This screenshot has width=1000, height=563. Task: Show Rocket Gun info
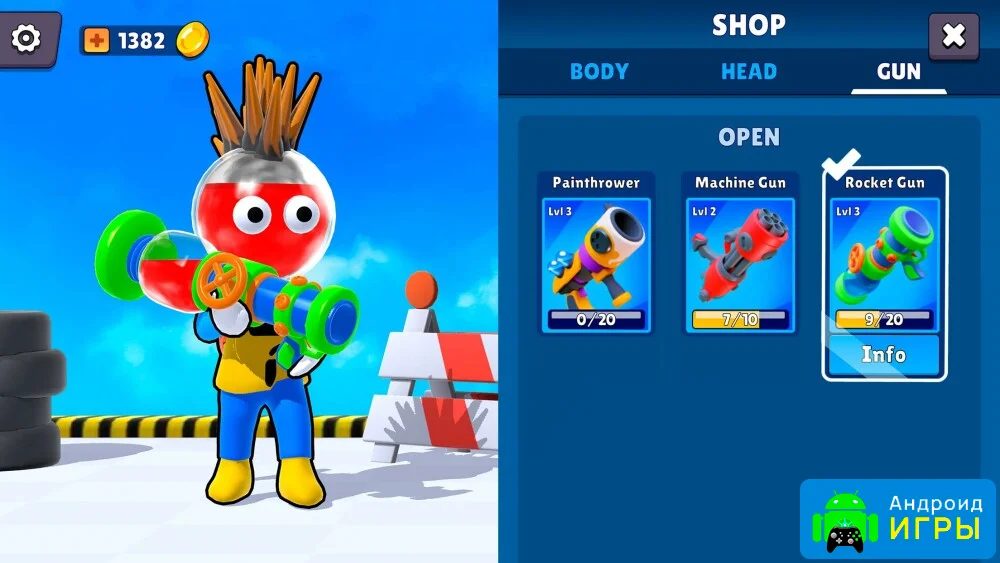[x=884, y=355]
